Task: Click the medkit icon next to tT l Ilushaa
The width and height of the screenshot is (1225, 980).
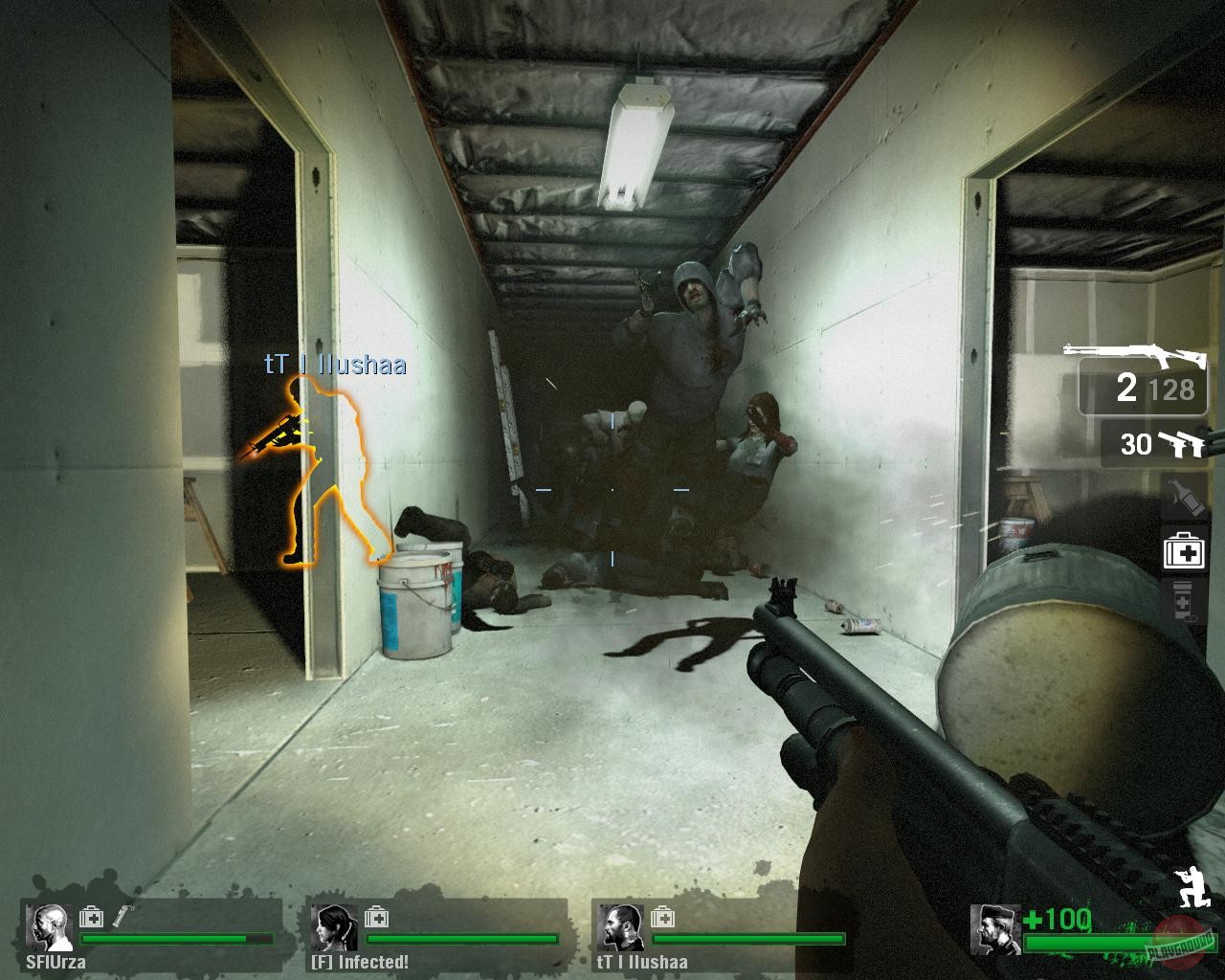Action: [x=662, y=916]
